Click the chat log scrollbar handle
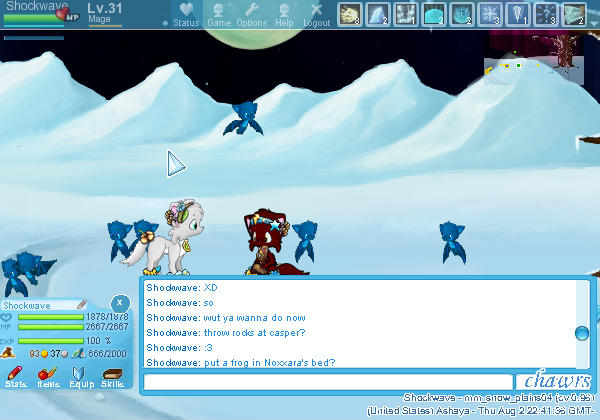This screenshot has width=600, height=420. coord(581,334)
